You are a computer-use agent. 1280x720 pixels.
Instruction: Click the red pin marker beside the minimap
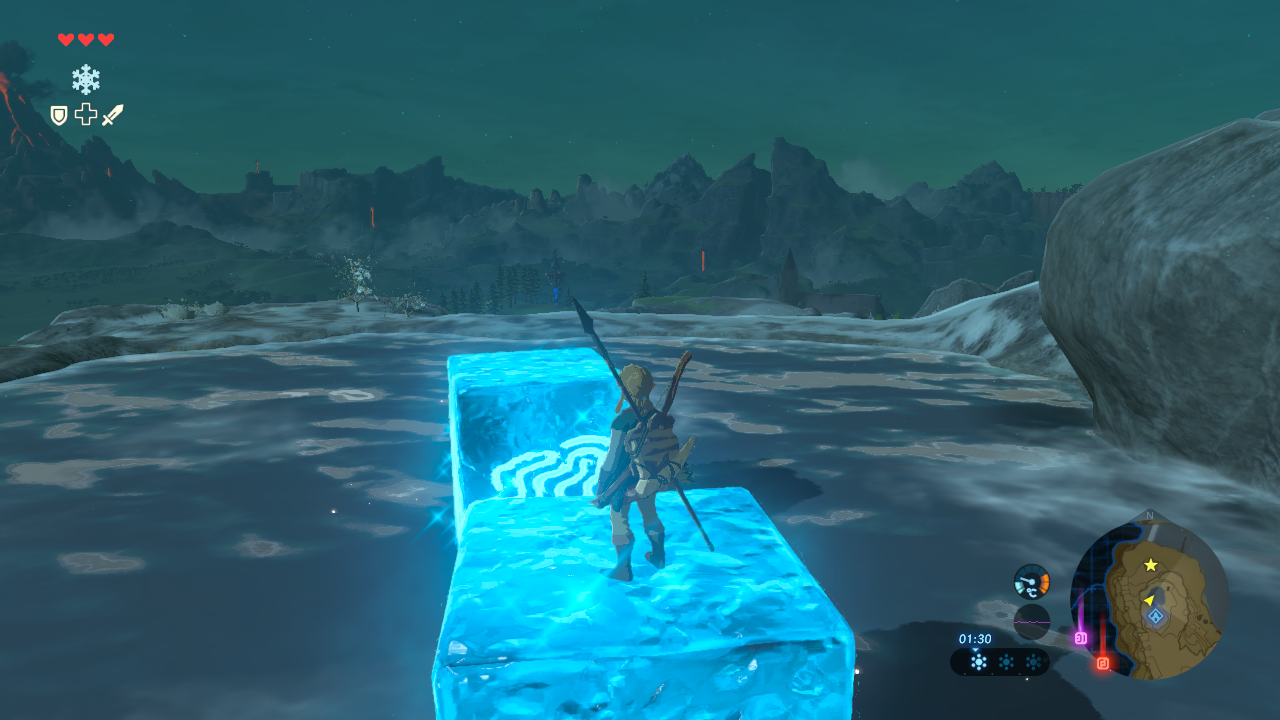tap(1103, 662)
